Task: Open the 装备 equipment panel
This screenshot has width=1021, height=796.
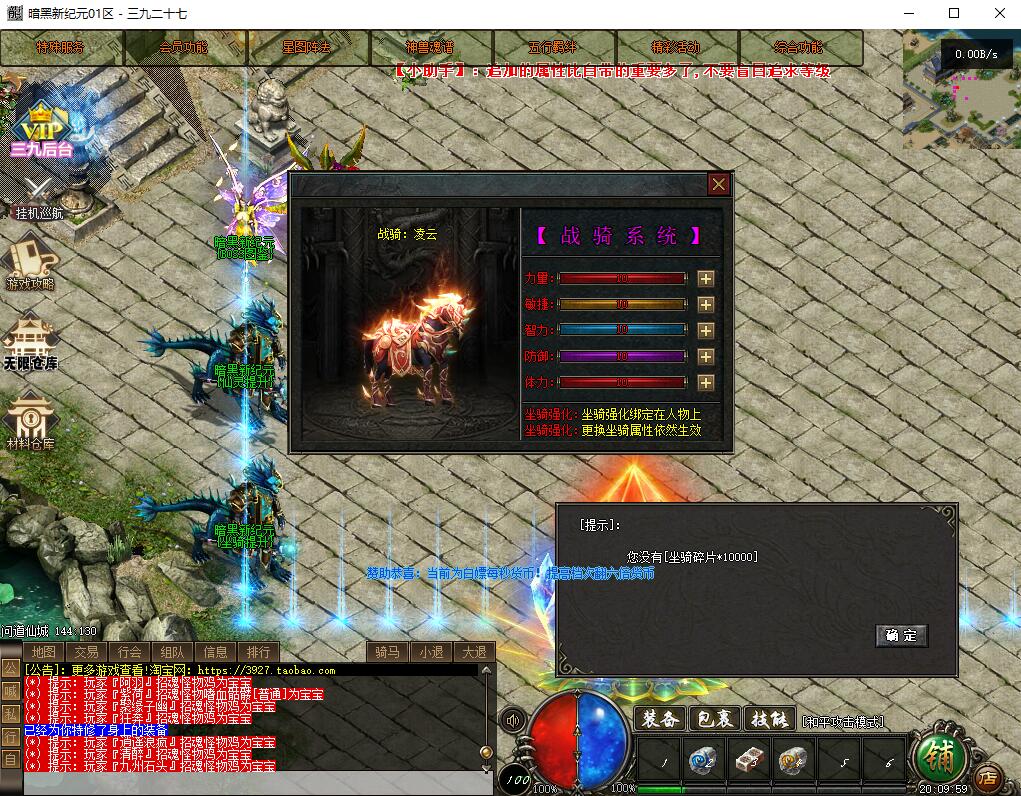Action: [x=661, y=719]
